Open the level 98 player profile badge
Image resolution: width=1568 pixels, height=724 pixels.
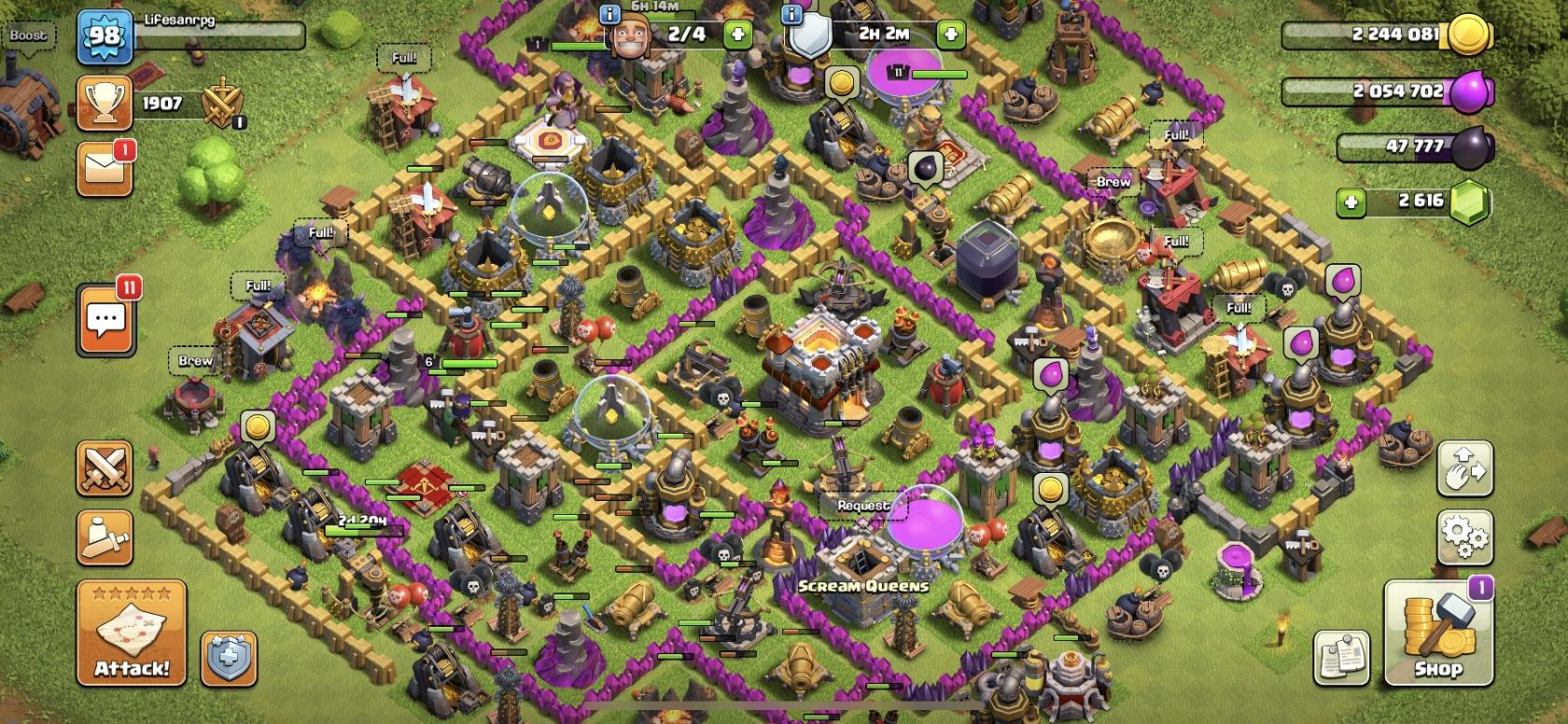[104, 36]
